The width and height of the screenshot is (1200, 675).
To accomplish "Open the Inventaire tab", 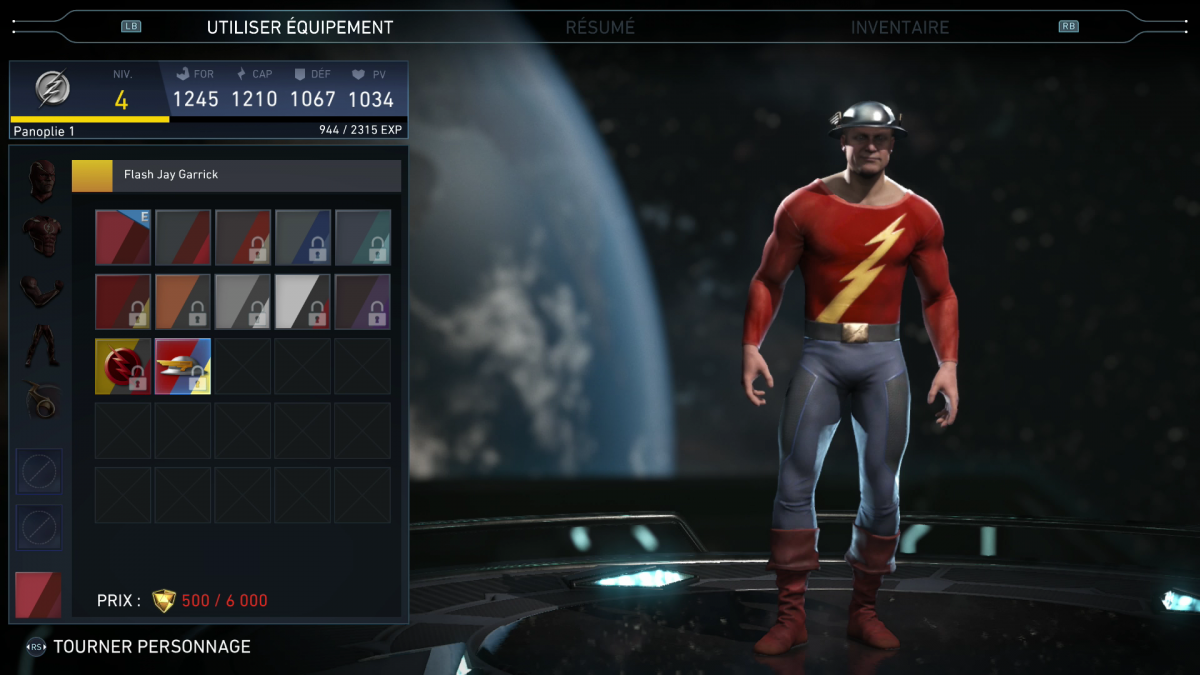I will pyautogui.click(x=900, y=28).
